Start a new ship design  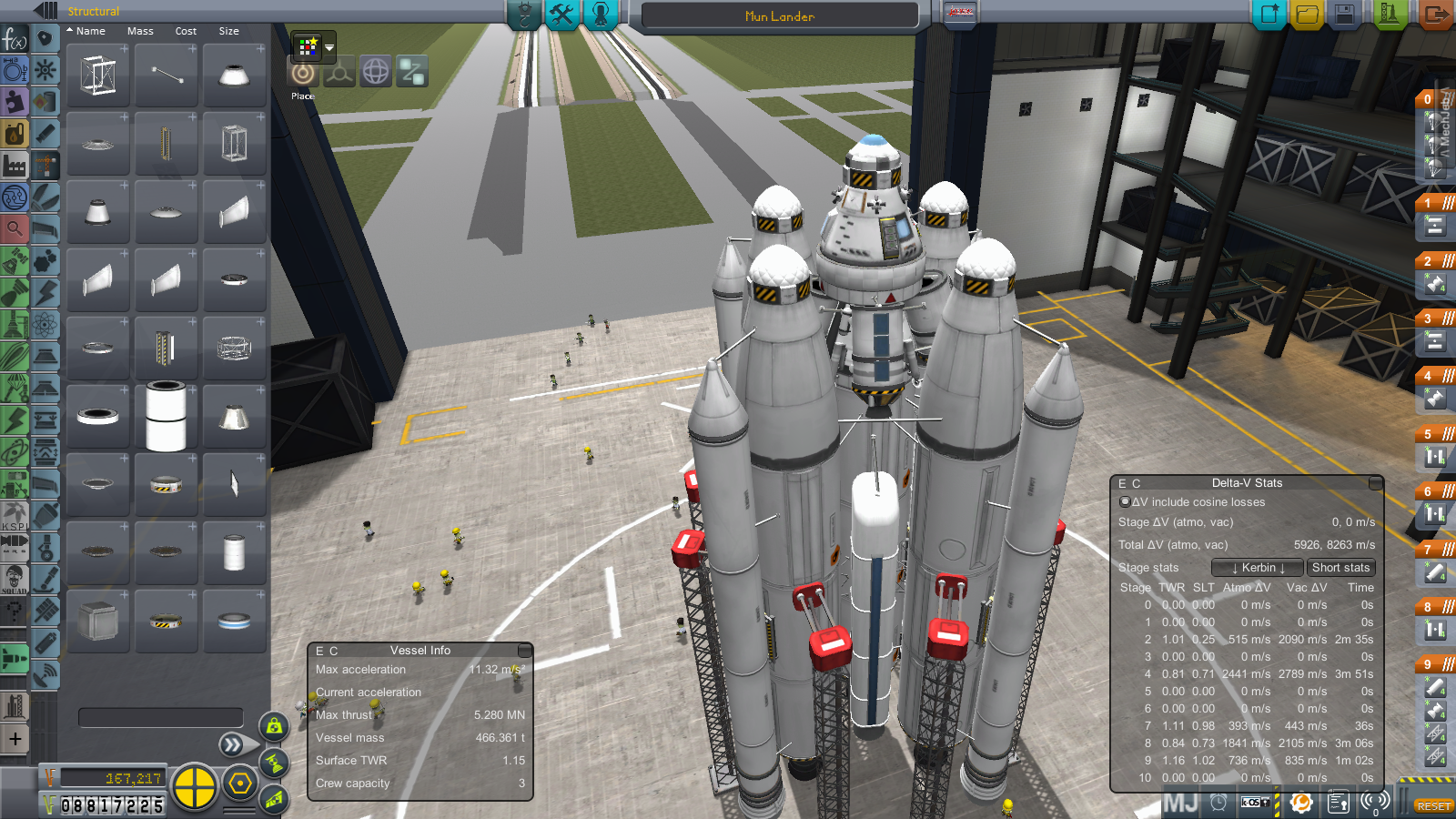1269,15
